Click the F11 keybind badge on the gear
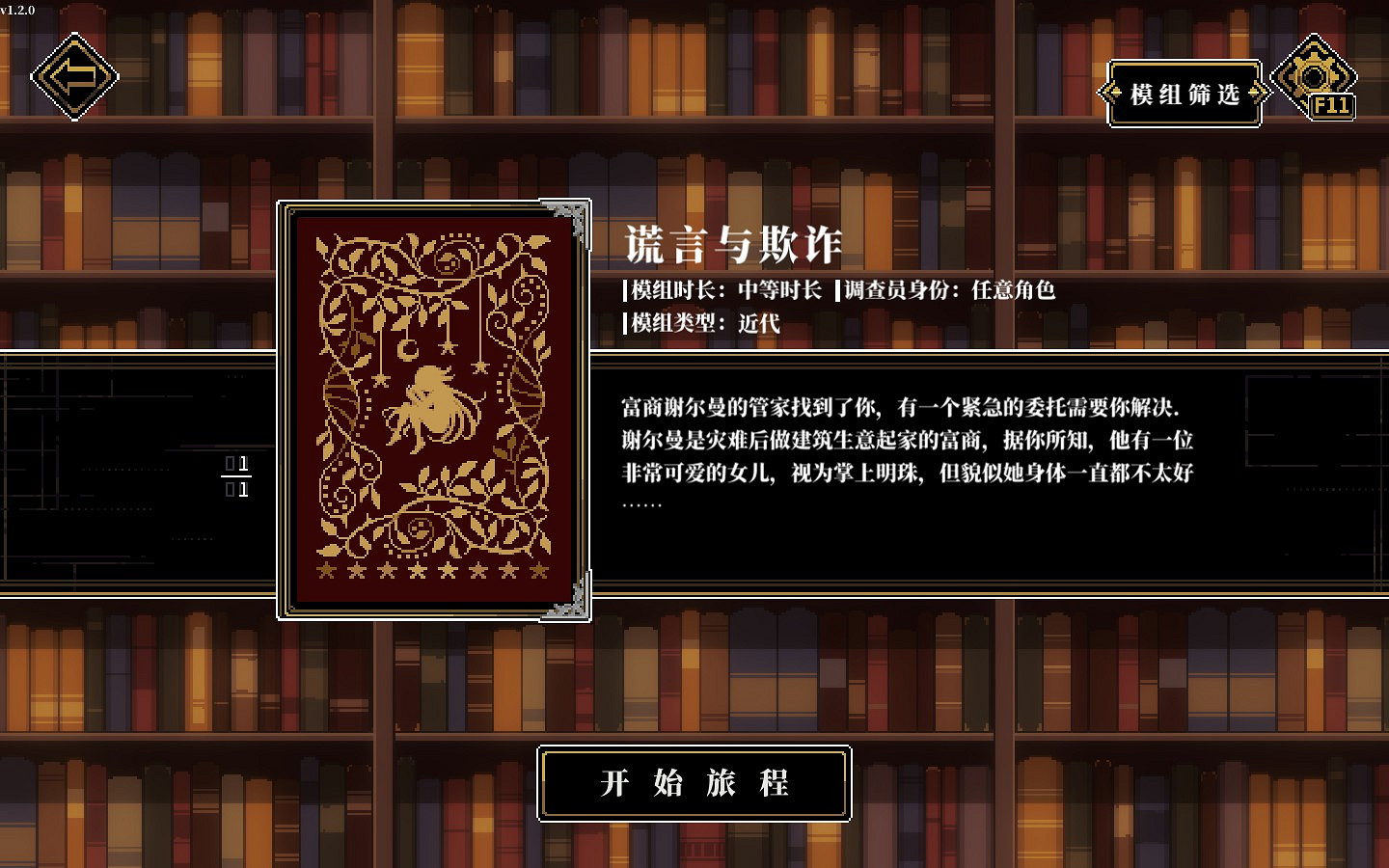1389x868 pixels. tap(1330, 106)
